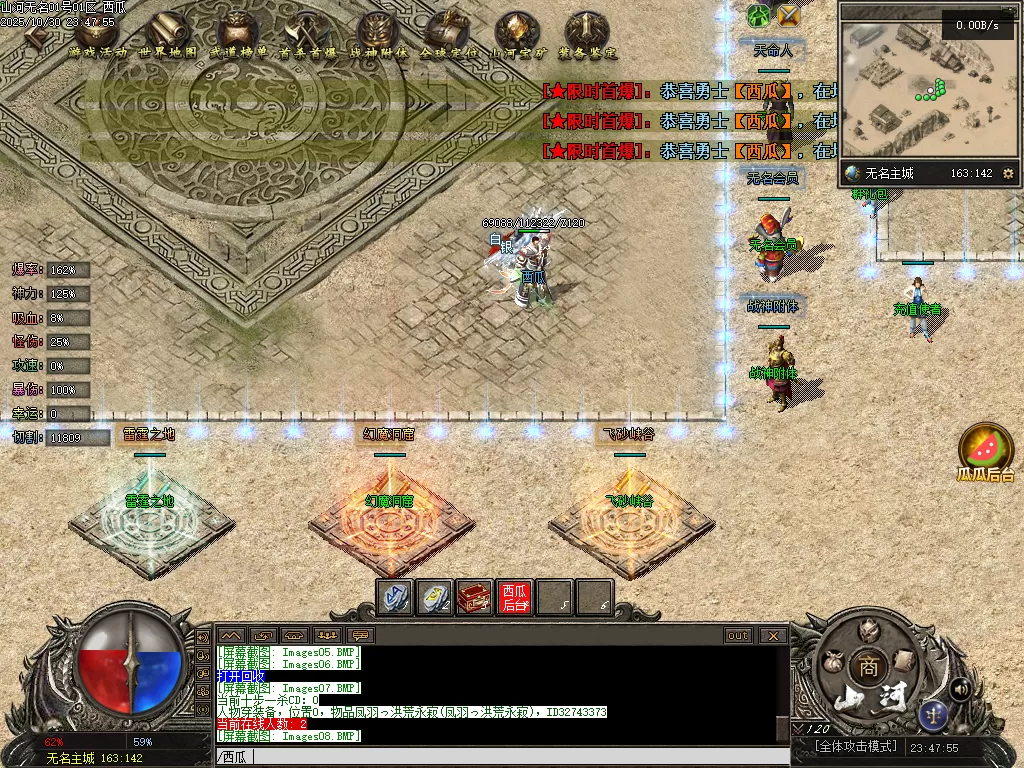
Task: Click the chat panel 'out' button
Action: [x=738, y=635]
